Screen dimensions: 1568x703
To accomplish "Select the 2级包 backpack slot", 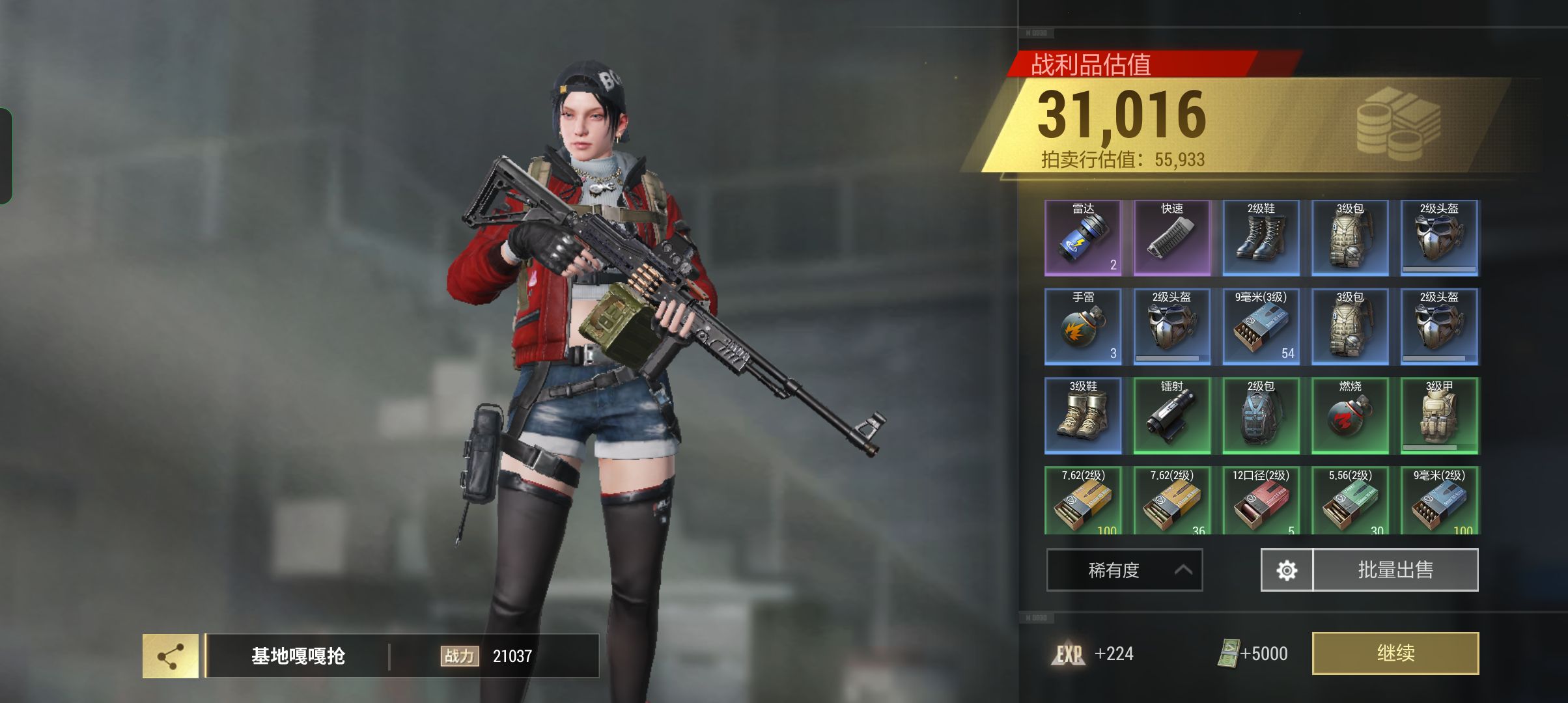I will click(1261, 416).
